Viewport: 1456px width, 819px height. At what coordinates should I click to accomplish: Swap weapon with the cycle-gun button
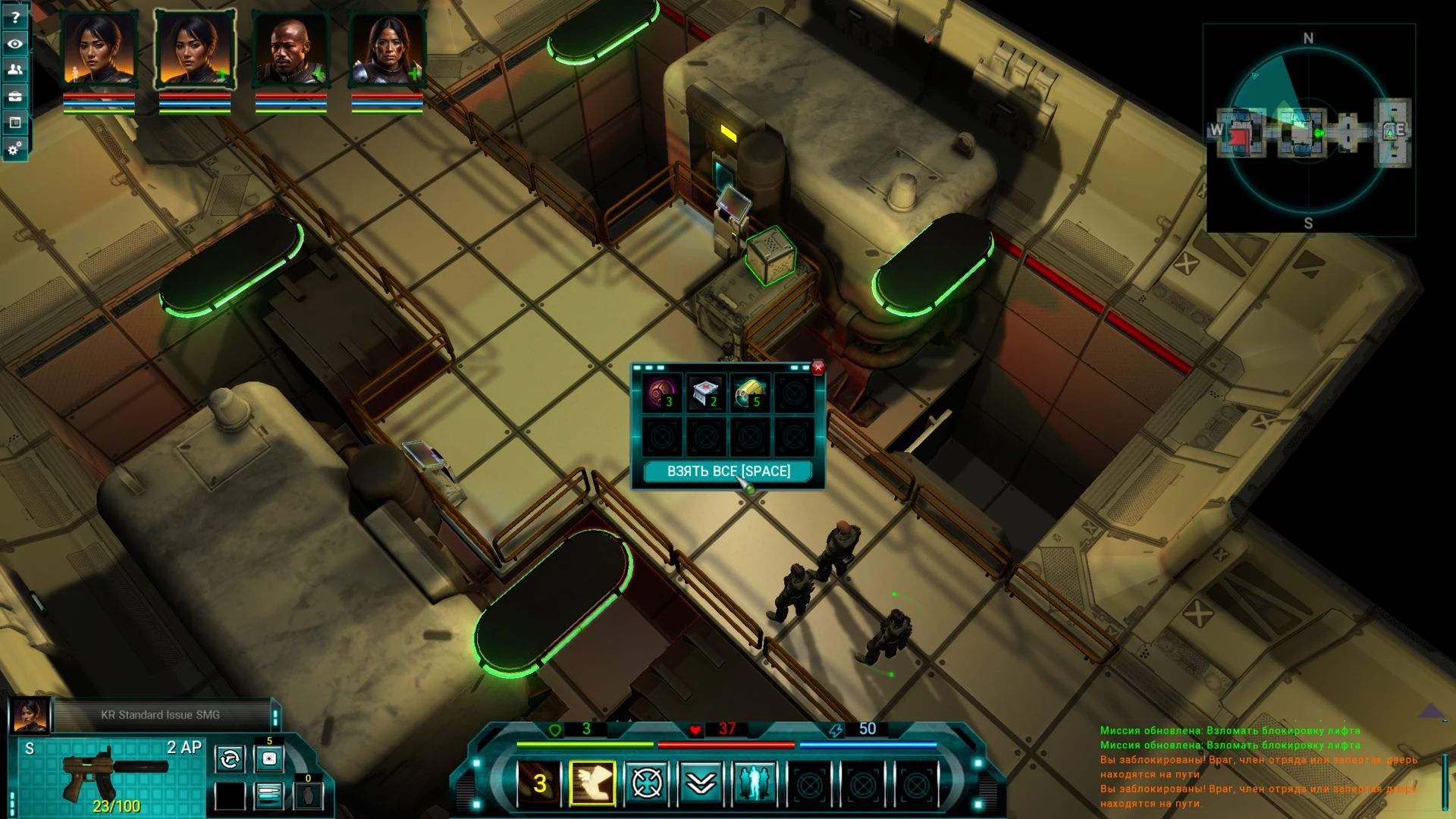click(x=230, y=758)
